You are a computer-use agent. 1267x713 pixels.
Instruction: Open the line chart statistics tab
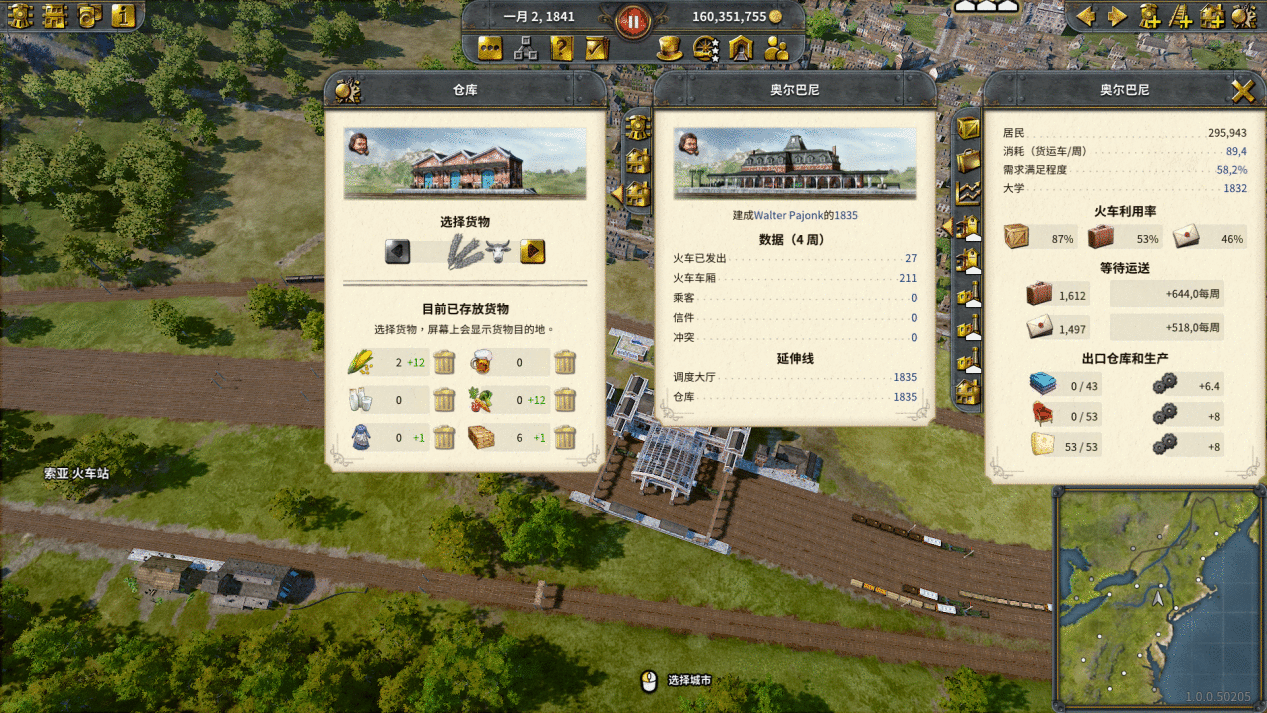point(968,193)
